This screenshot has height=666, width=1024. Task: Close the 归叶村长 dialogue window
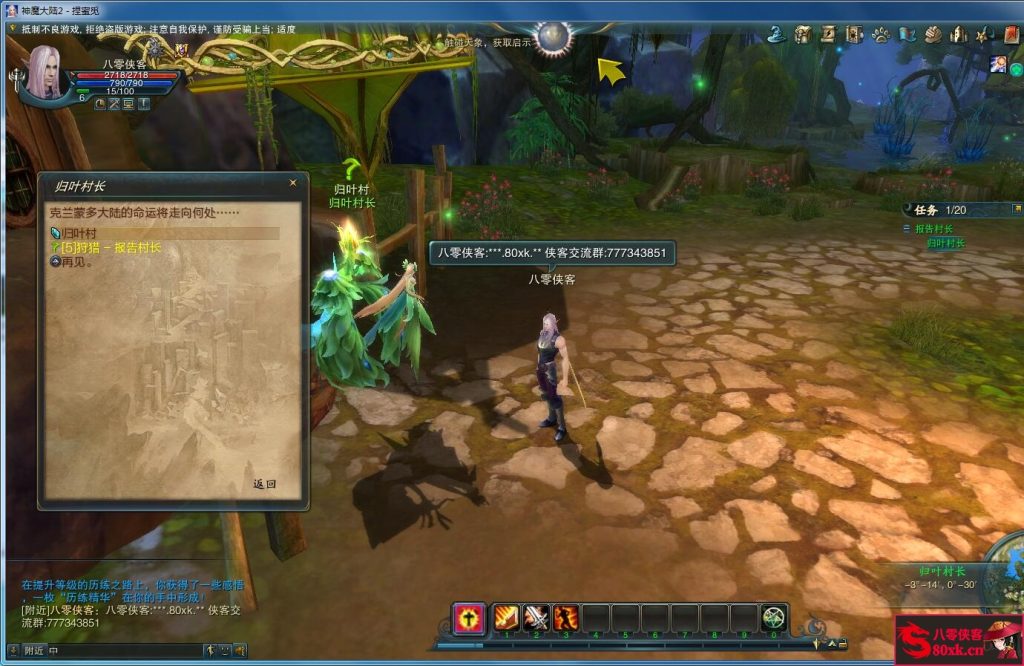(x=293, y=183)
